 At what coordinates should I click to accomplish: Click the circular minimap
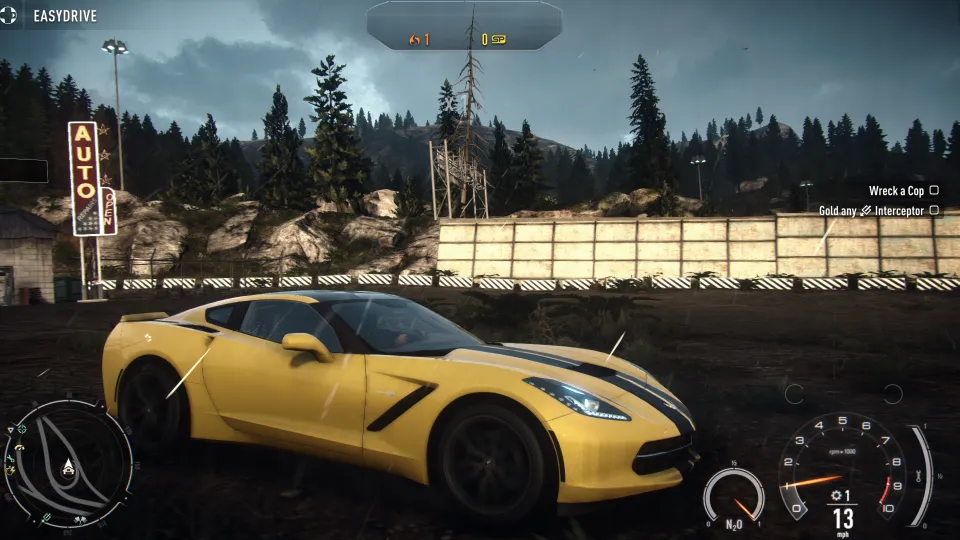click(x=67, y=463)
